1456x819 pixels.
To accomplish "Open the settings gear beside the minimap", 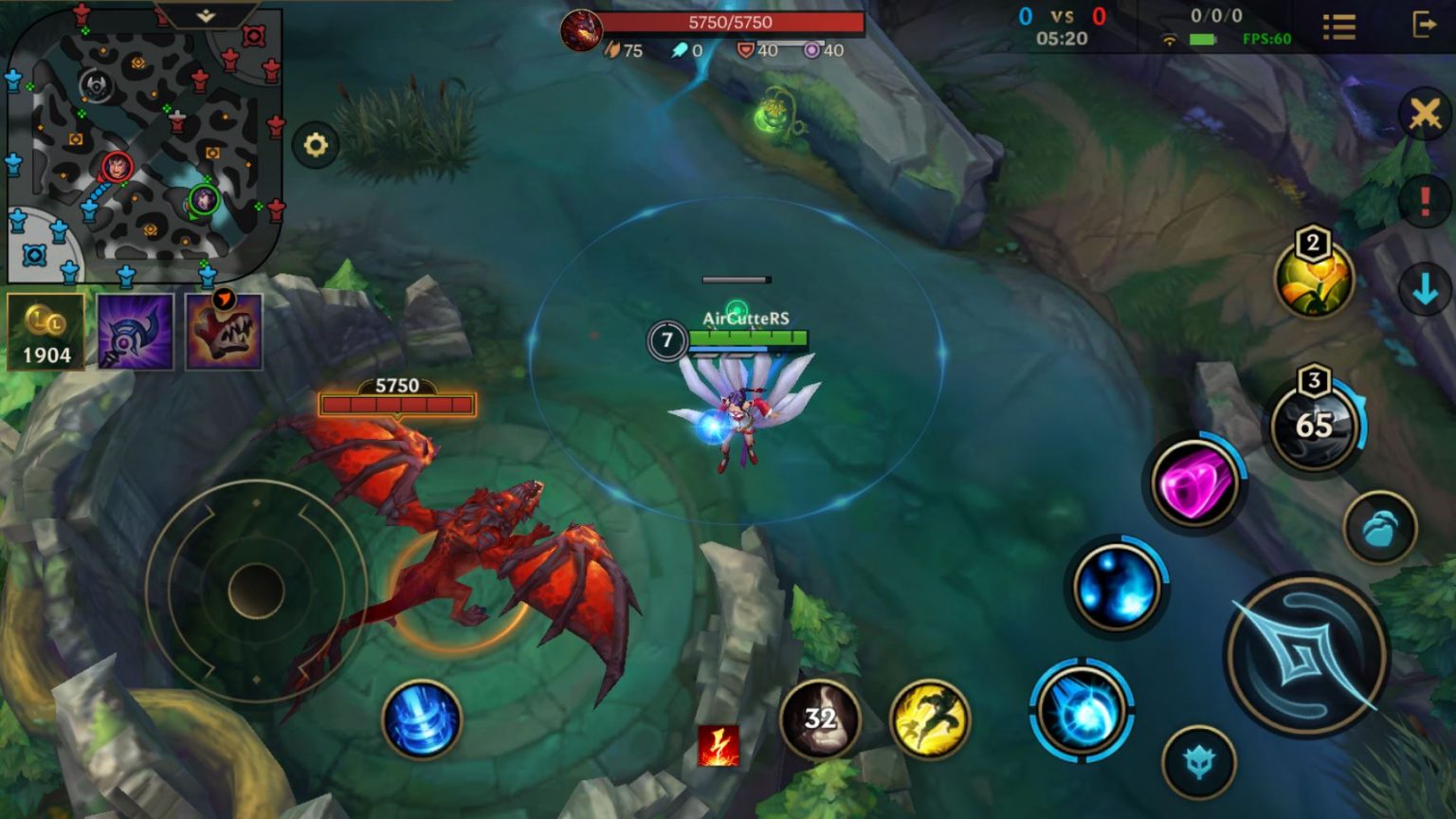I will pos(316,145).
